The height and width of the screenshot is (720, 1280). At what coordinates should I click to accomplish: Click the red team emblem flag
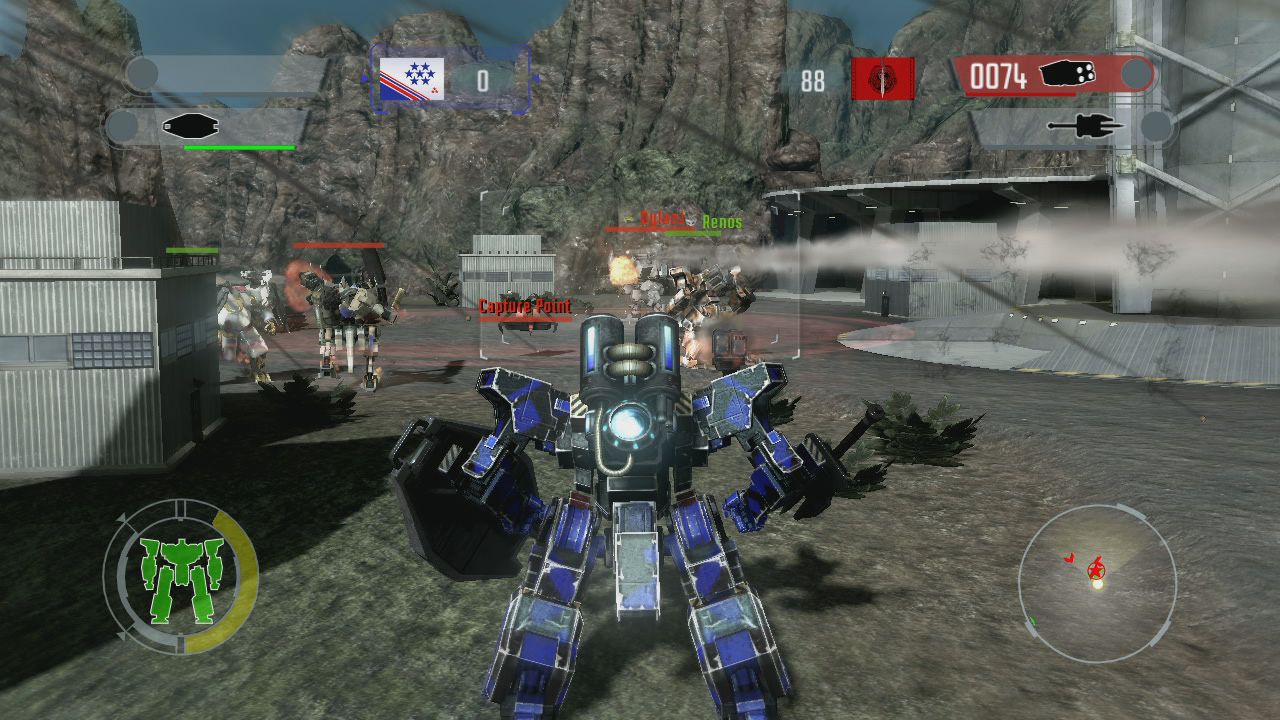click(x=882, y=78)
